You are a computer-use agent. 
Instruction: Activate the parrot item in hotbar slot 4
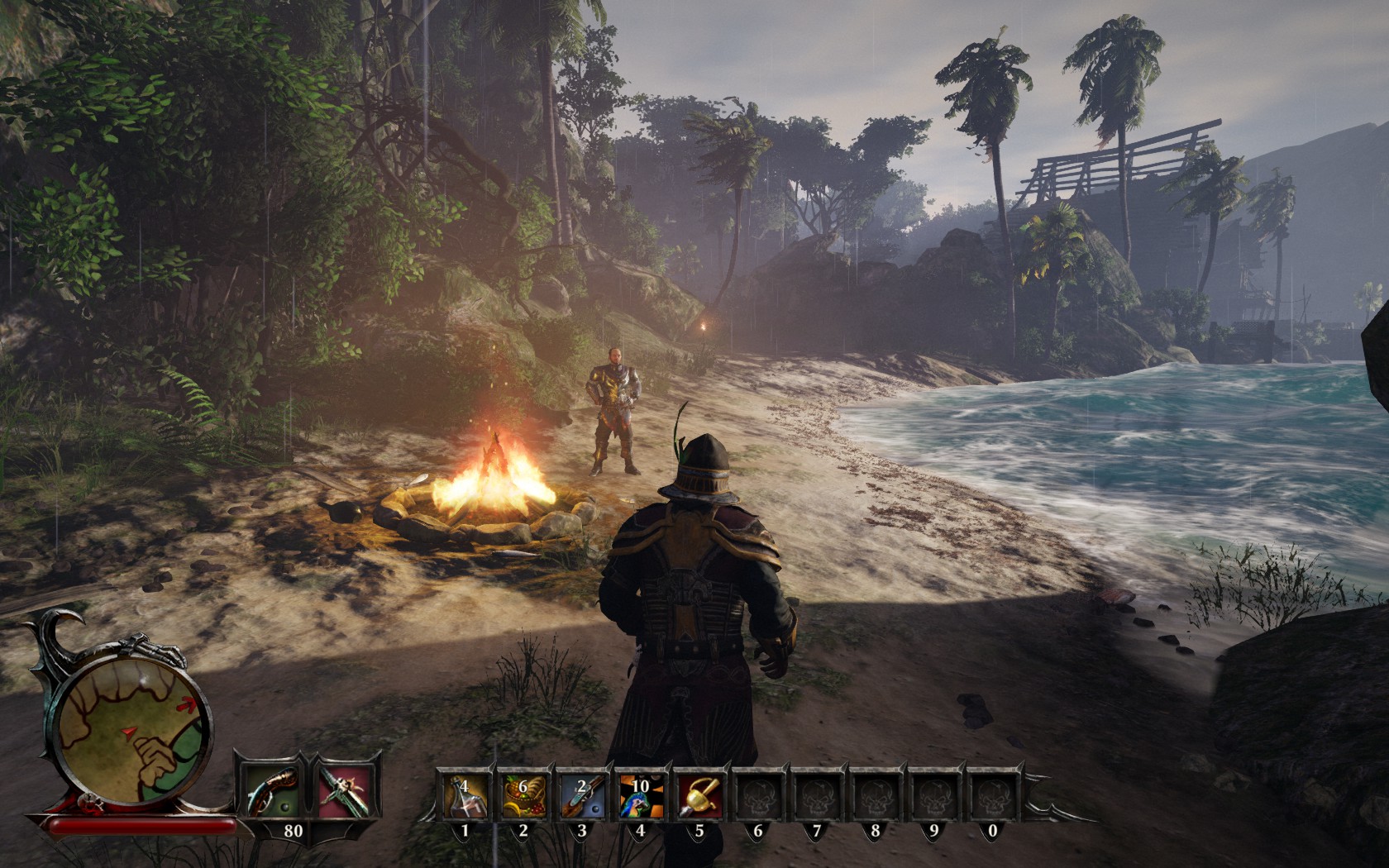pos(639,794)
